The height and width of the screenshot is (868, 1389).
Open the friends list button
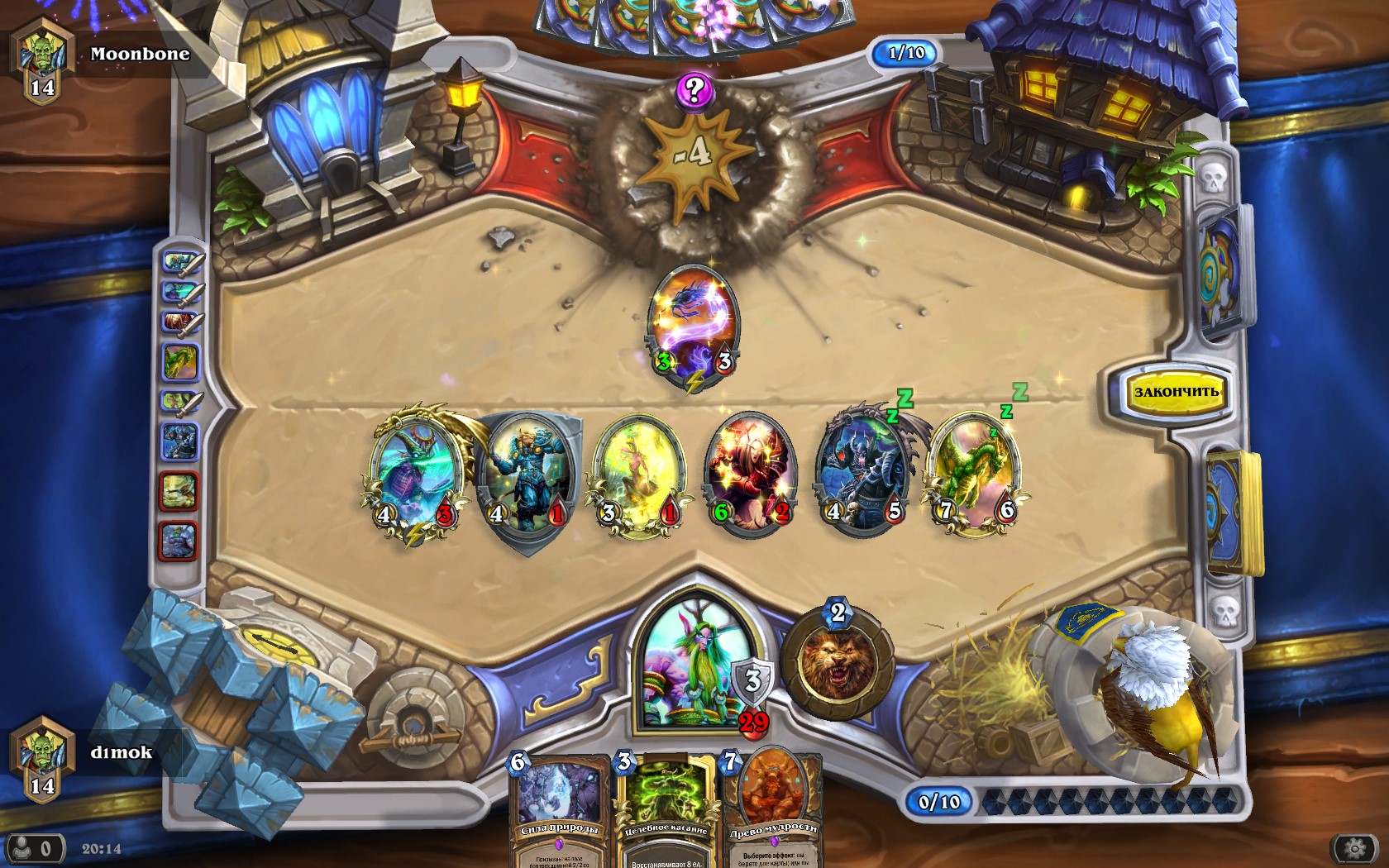pyautogui.click(x=35, y=848)
